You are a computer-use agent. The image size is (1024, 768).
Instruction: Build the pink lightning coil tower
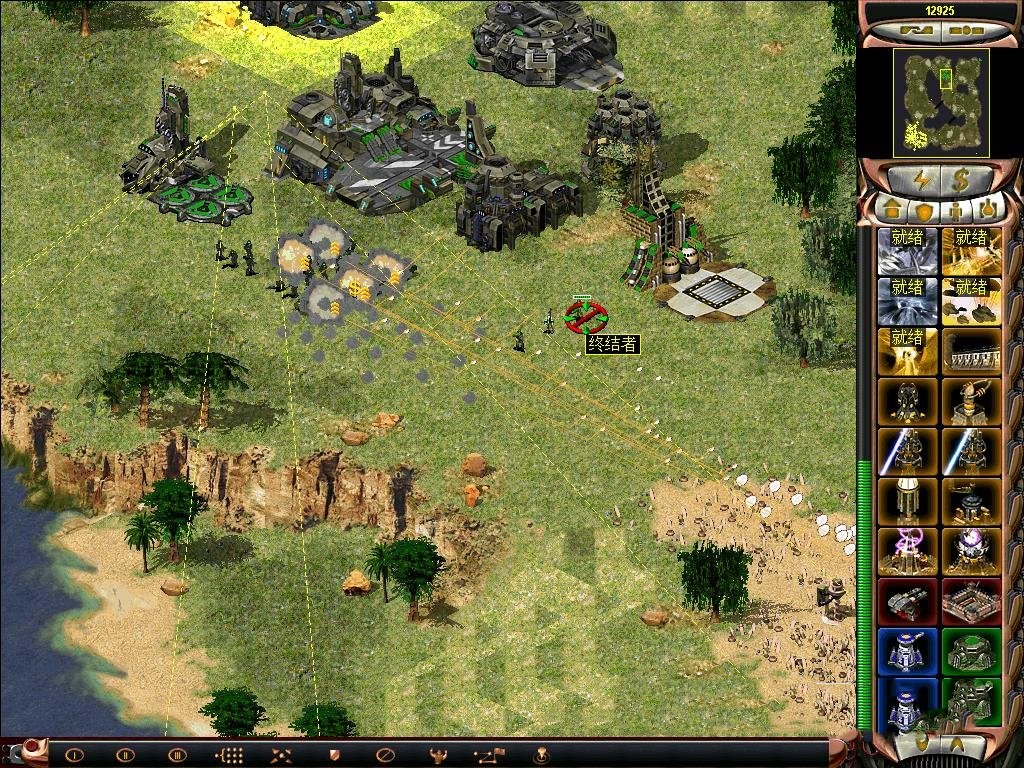[x=908, y=550]
